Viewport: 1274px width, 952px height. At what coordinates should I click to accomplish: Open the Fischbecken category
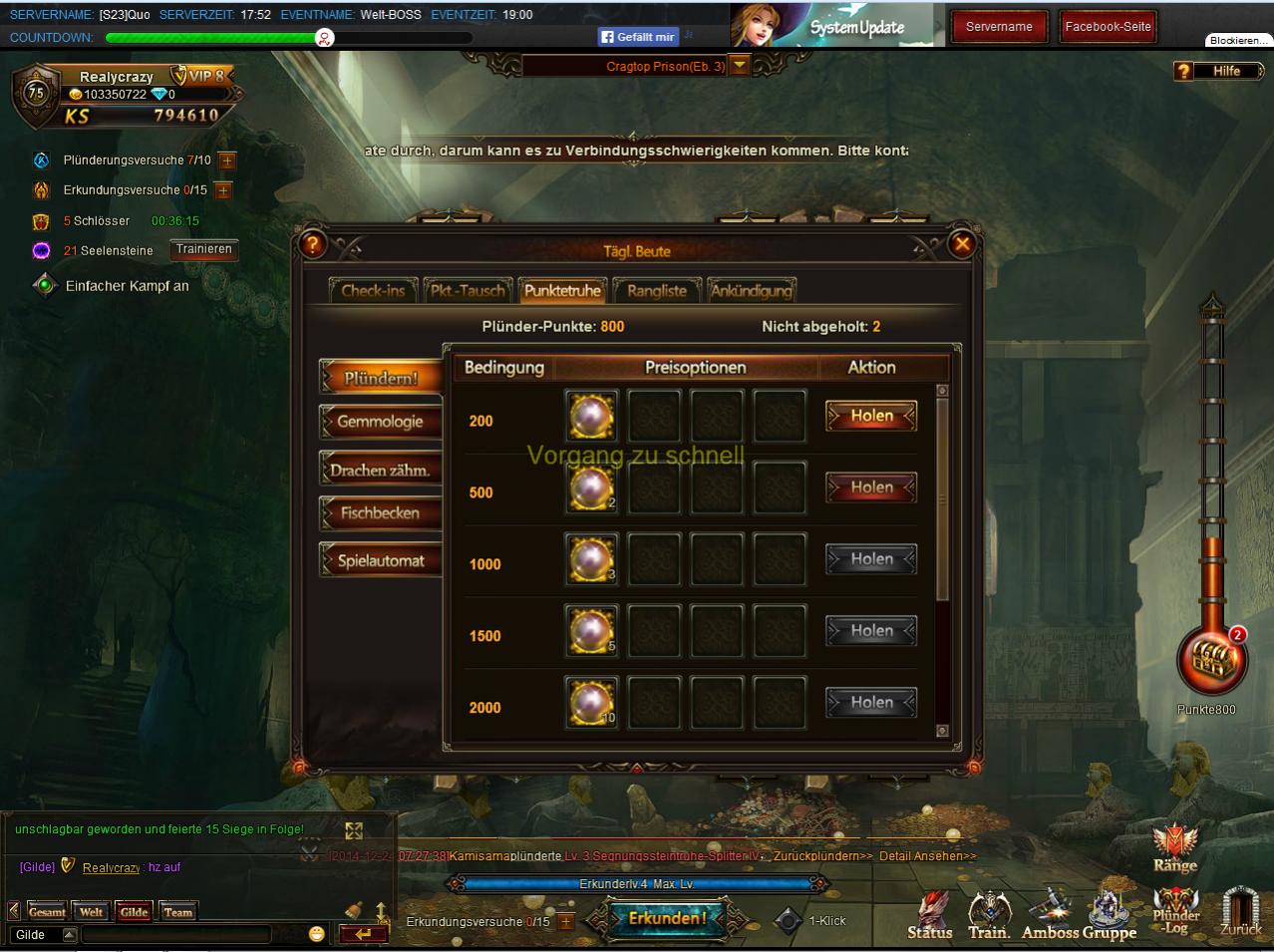380,513
